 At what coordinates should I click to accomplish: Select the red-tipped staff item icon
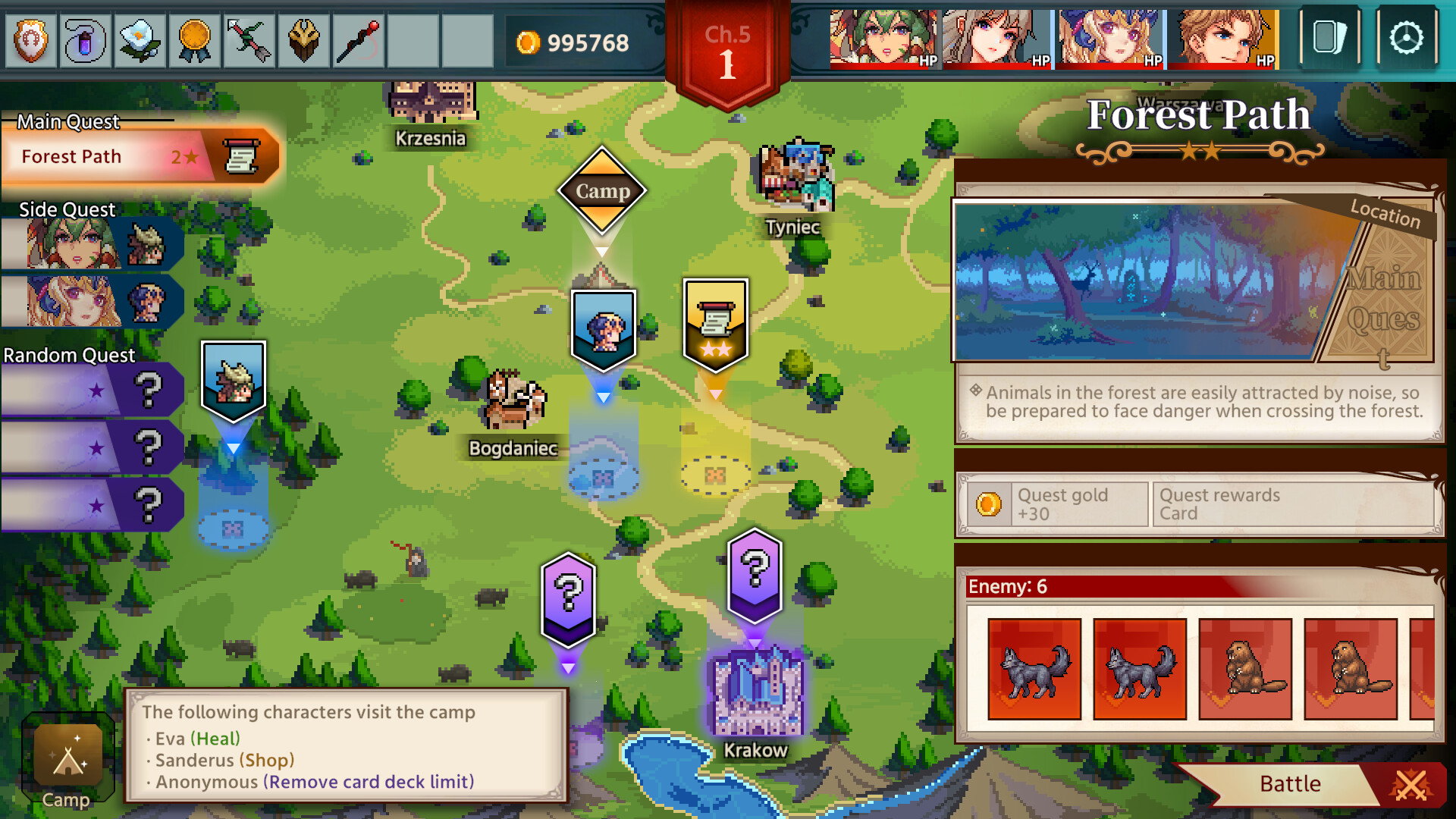(358, 41)
